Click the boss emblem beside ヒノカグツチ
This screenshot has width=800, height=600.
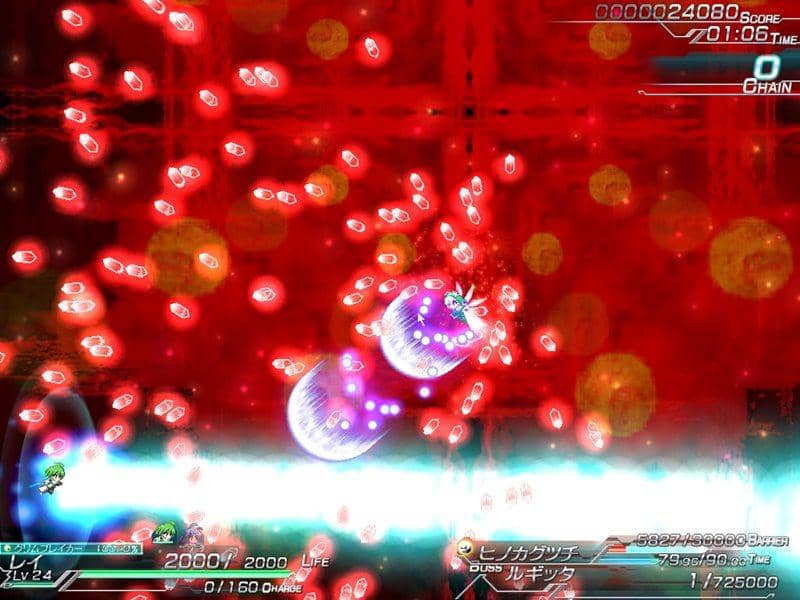pos(466,549)
